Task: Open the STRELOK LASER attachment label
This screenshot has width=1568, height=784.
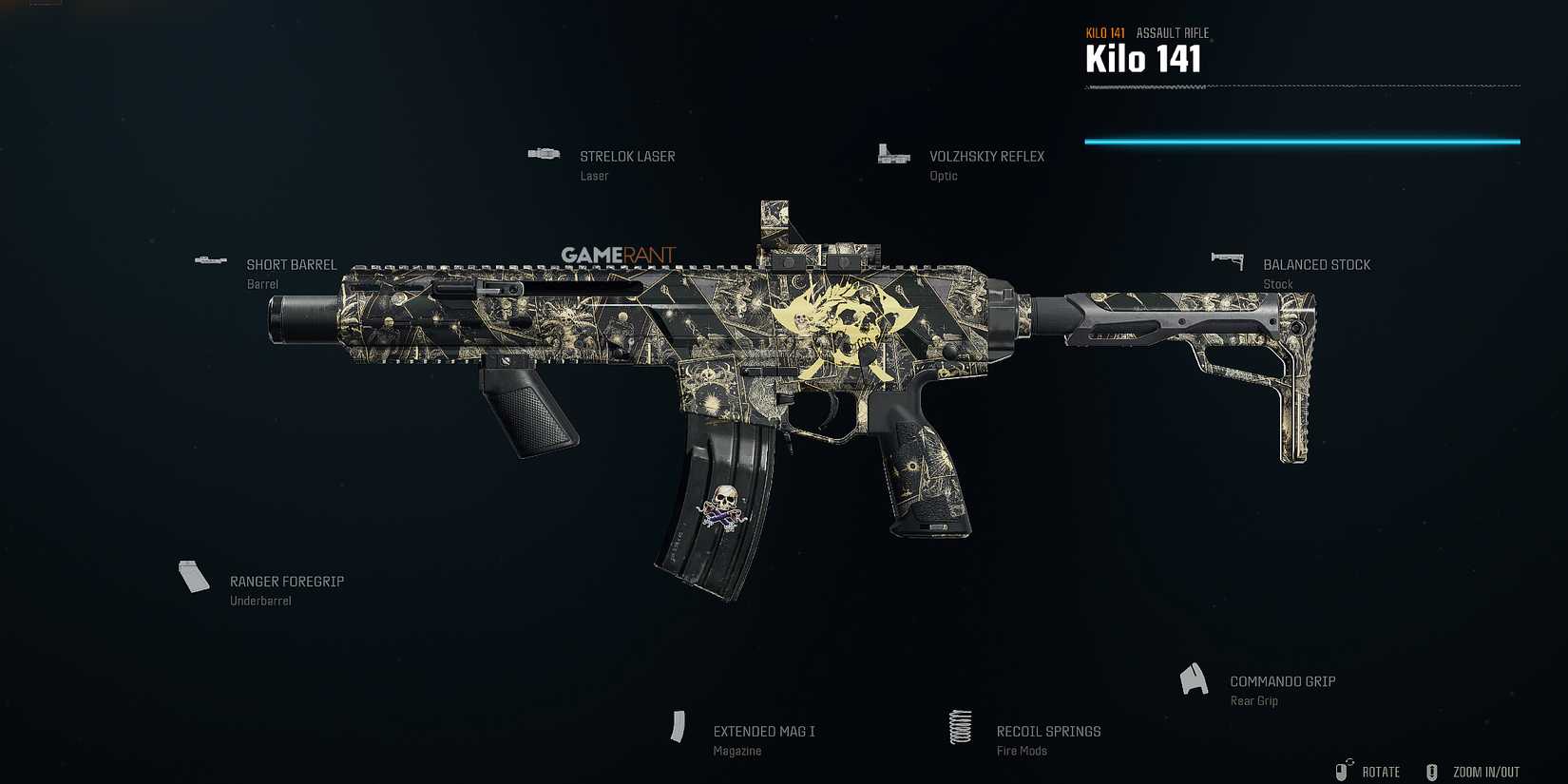Action: coord(627,156)
